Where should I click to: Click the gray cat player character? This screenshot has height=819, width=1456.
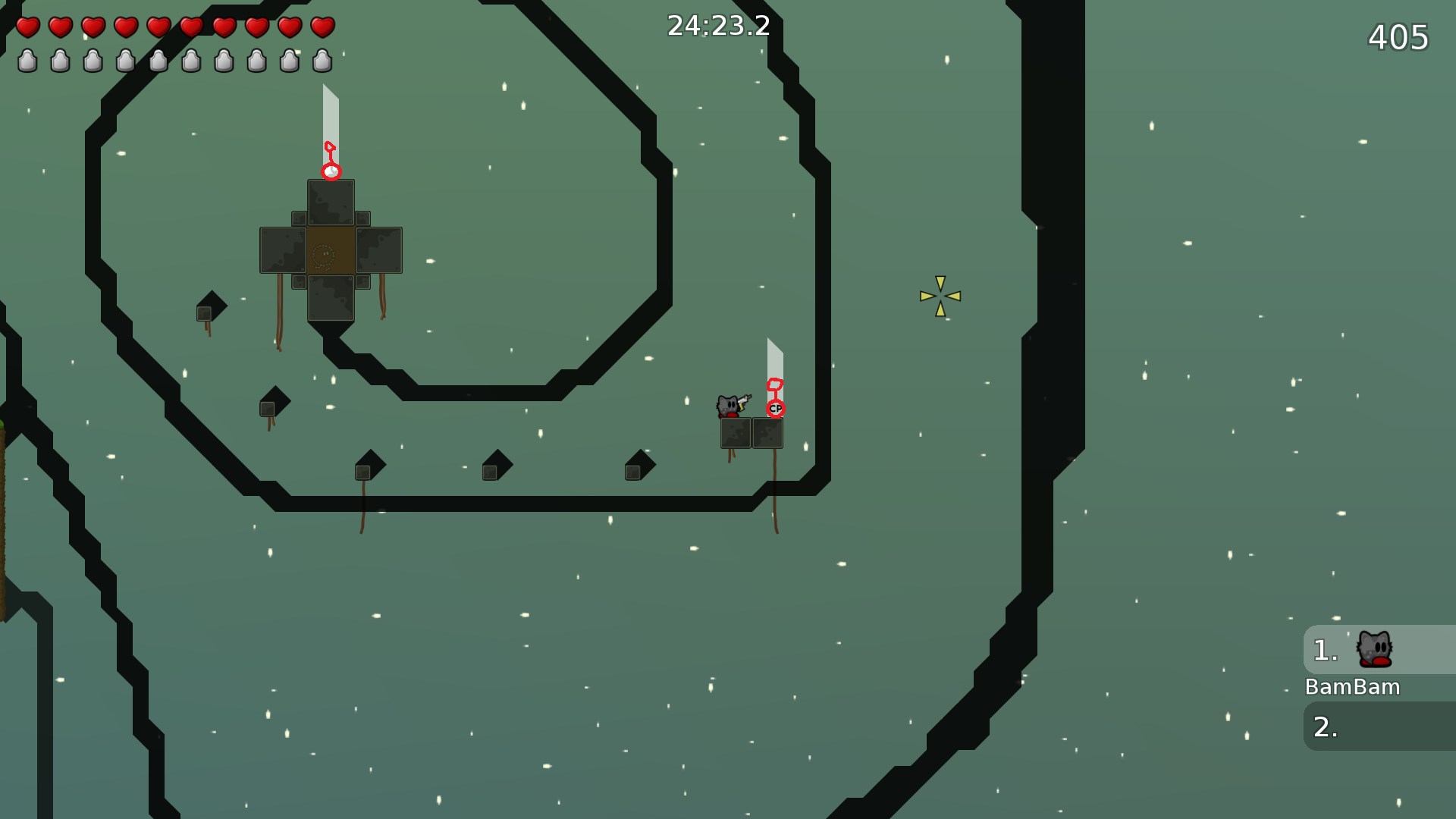click(729, 404)
